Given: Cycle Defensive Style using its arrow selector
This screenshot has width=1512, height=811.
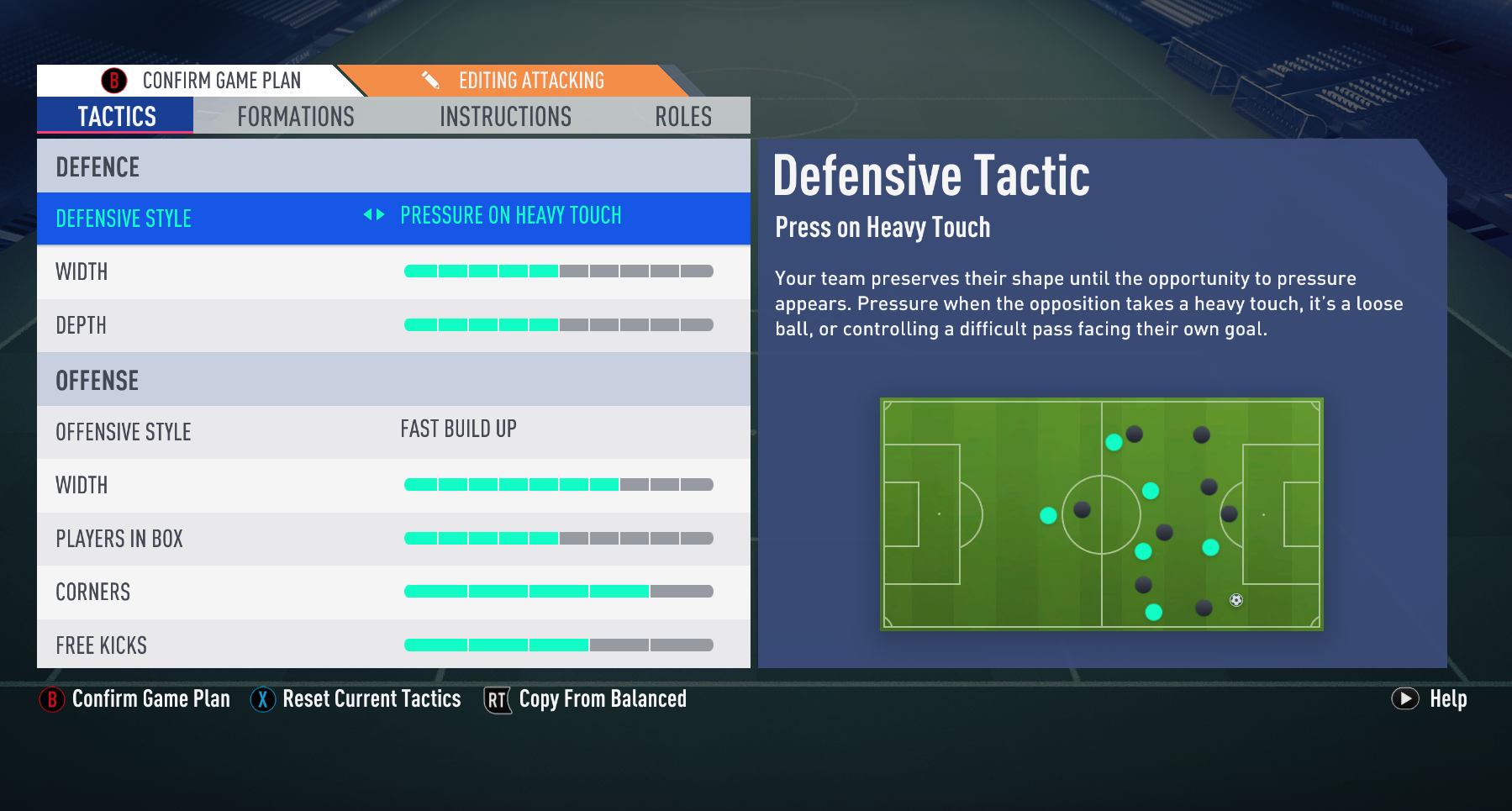Looking at the screenshot, I should 372,216.
